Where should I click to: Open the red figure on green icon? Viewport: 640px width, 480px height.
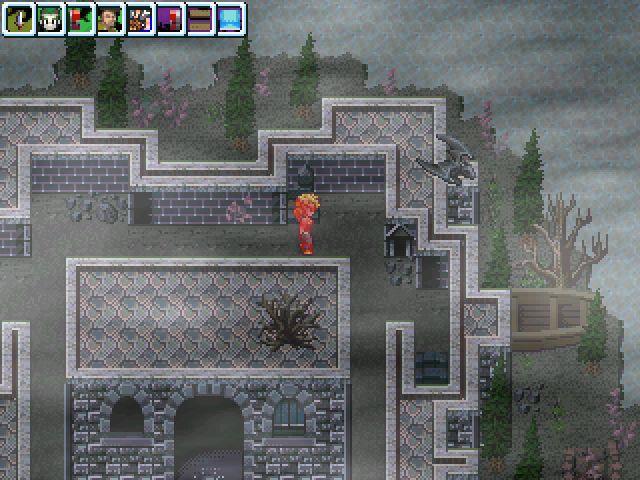tap(79, 18)
